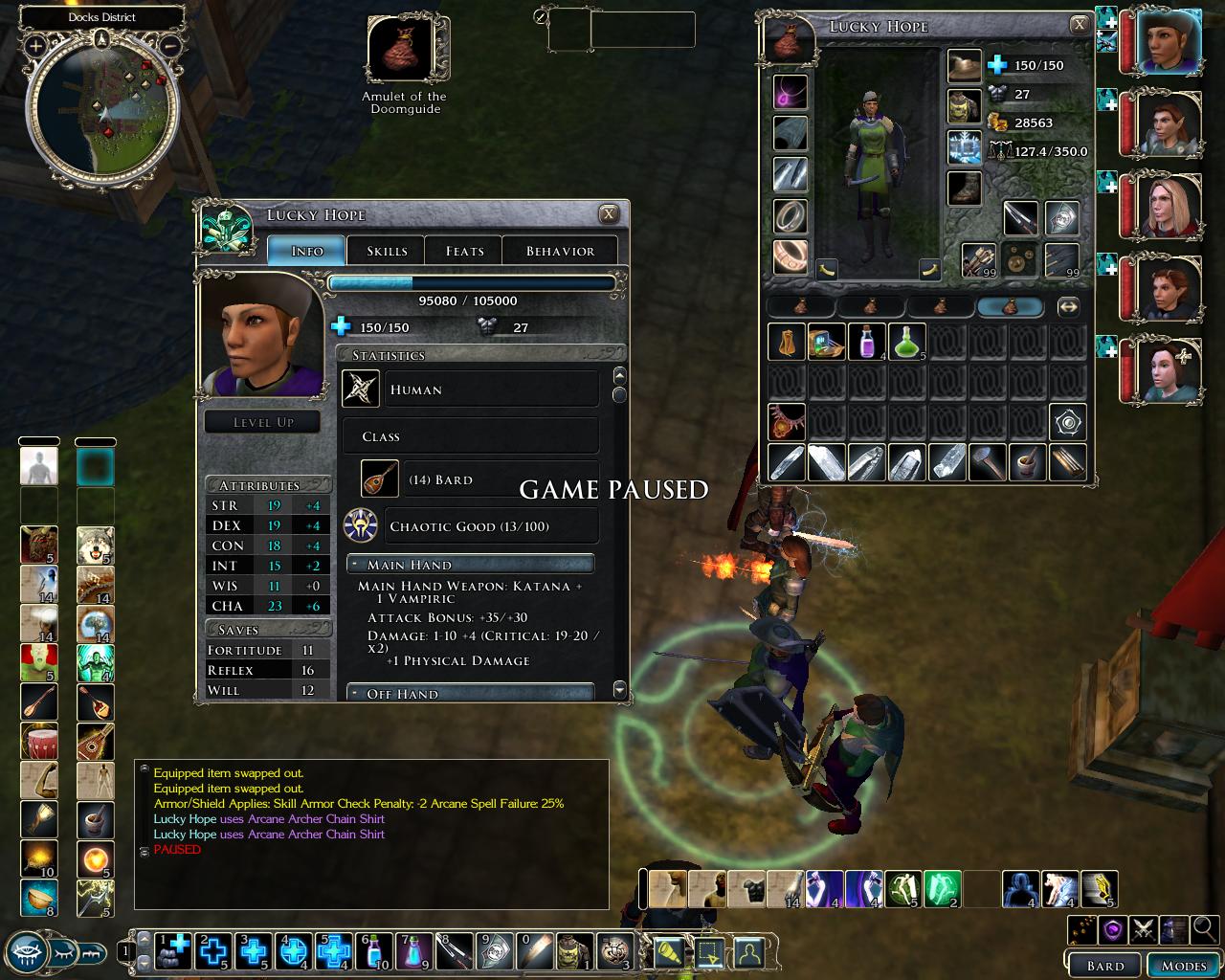
Task: Switch to the Skills tab
Action: 386,251
